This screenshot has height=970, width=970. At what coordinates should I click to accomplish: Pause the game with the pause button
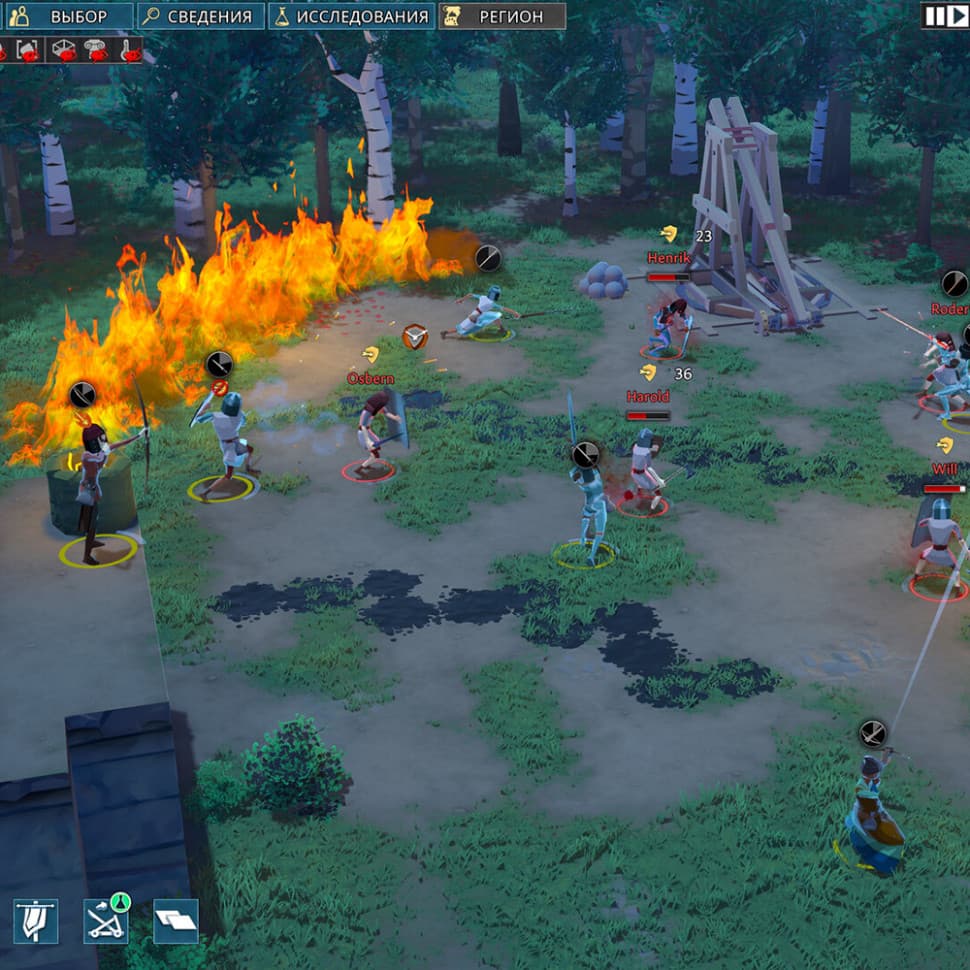[x=932, y=16]
